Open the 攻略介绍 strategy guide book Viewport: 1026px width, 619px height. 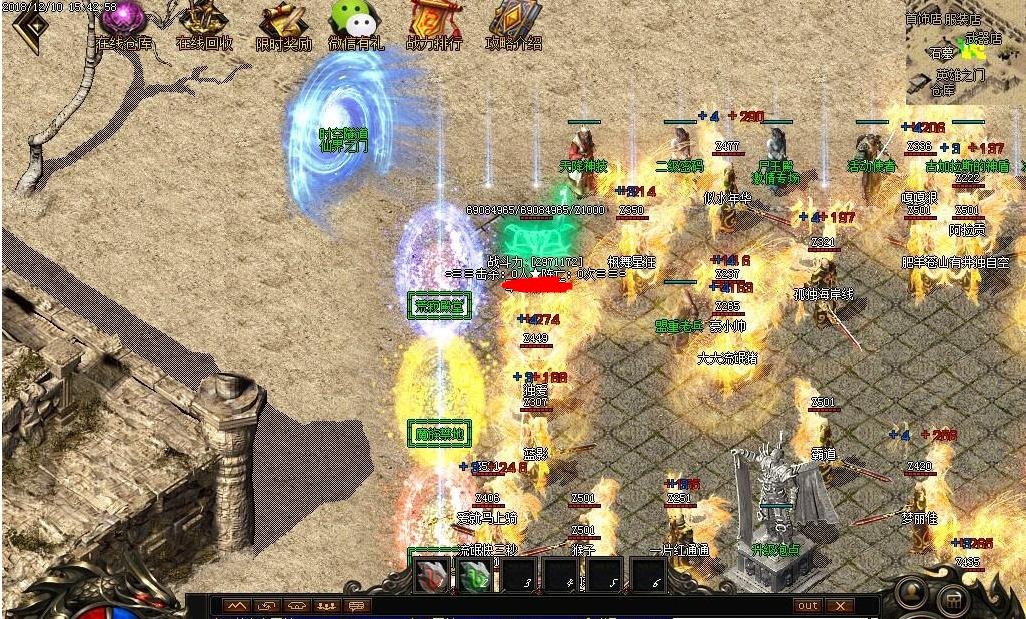[x=514, y=23]
